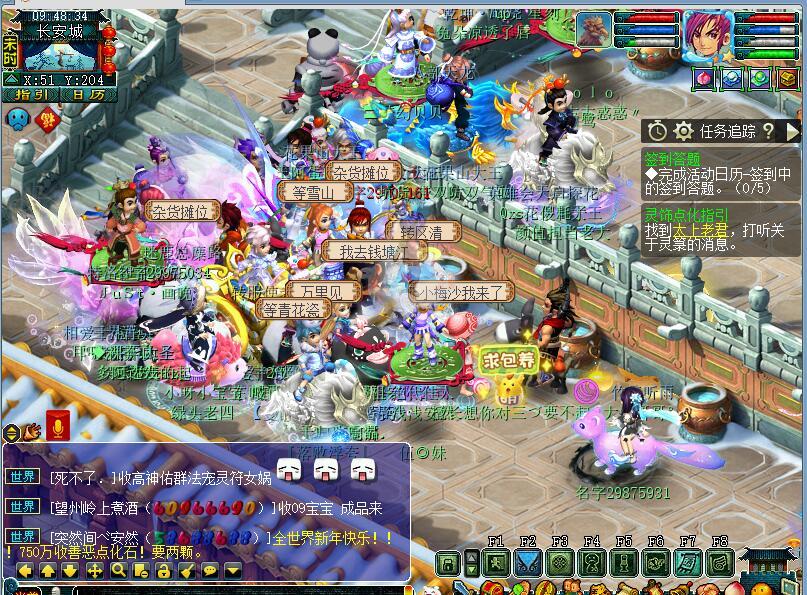Click the 求包养 stall sign

click(507, 360)
